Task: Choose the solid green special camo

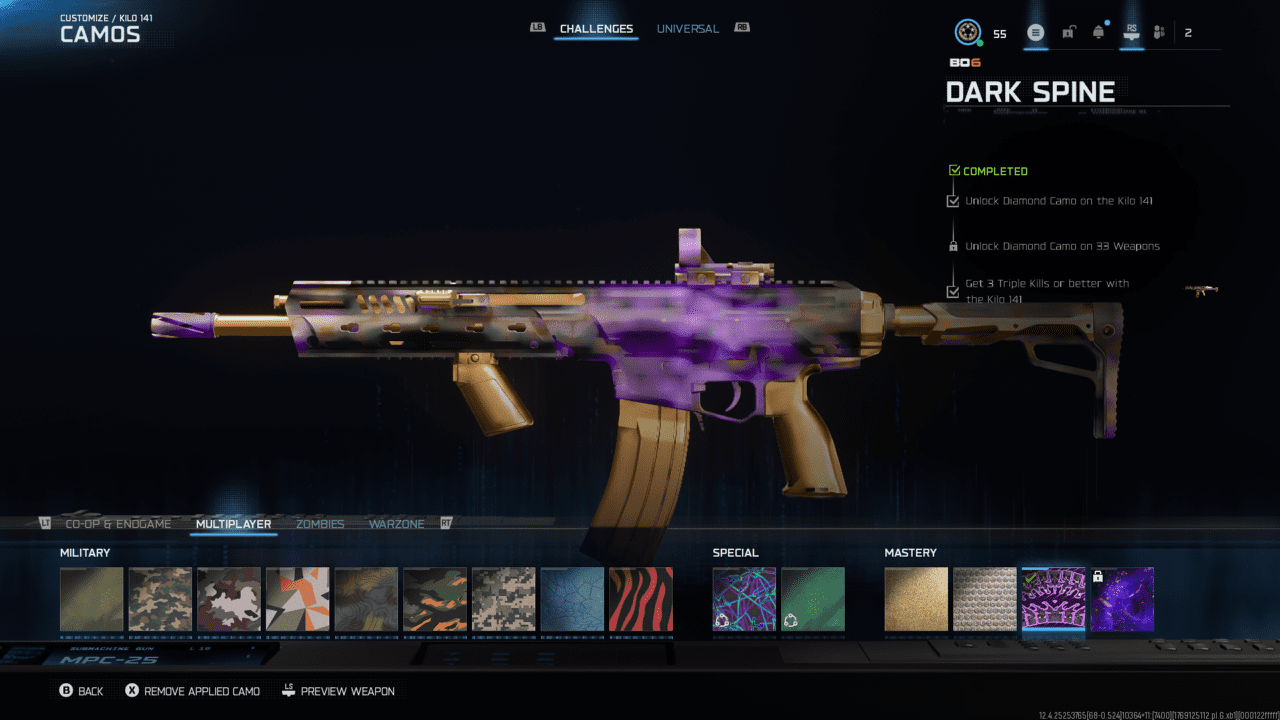Action: click(x=813, y=600)
